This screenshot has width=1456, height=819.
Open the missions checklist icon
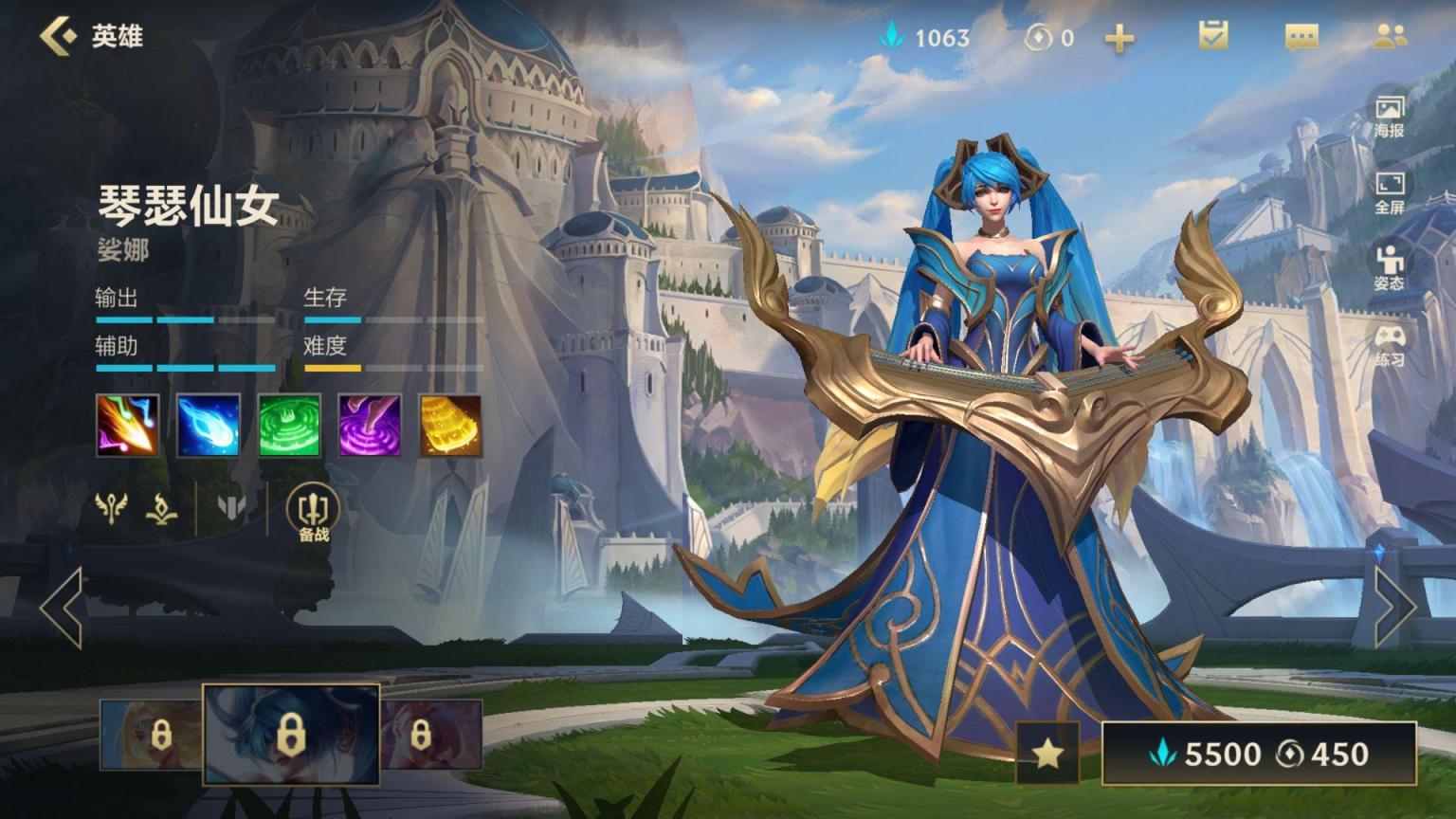(x=1212, y=36)
